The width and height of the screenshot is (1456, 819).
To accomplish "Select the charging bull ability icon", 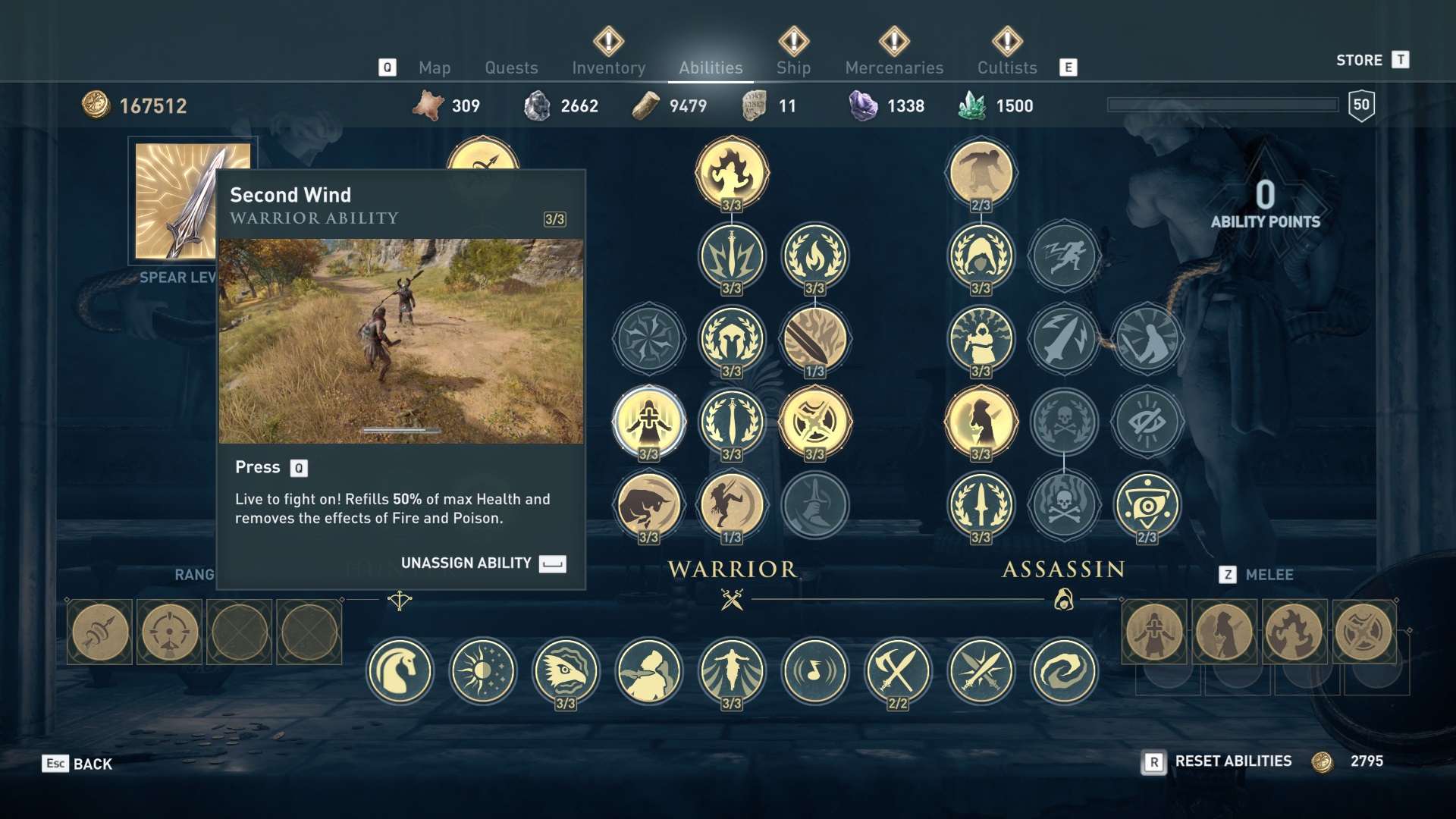I will tap(648, 504).
